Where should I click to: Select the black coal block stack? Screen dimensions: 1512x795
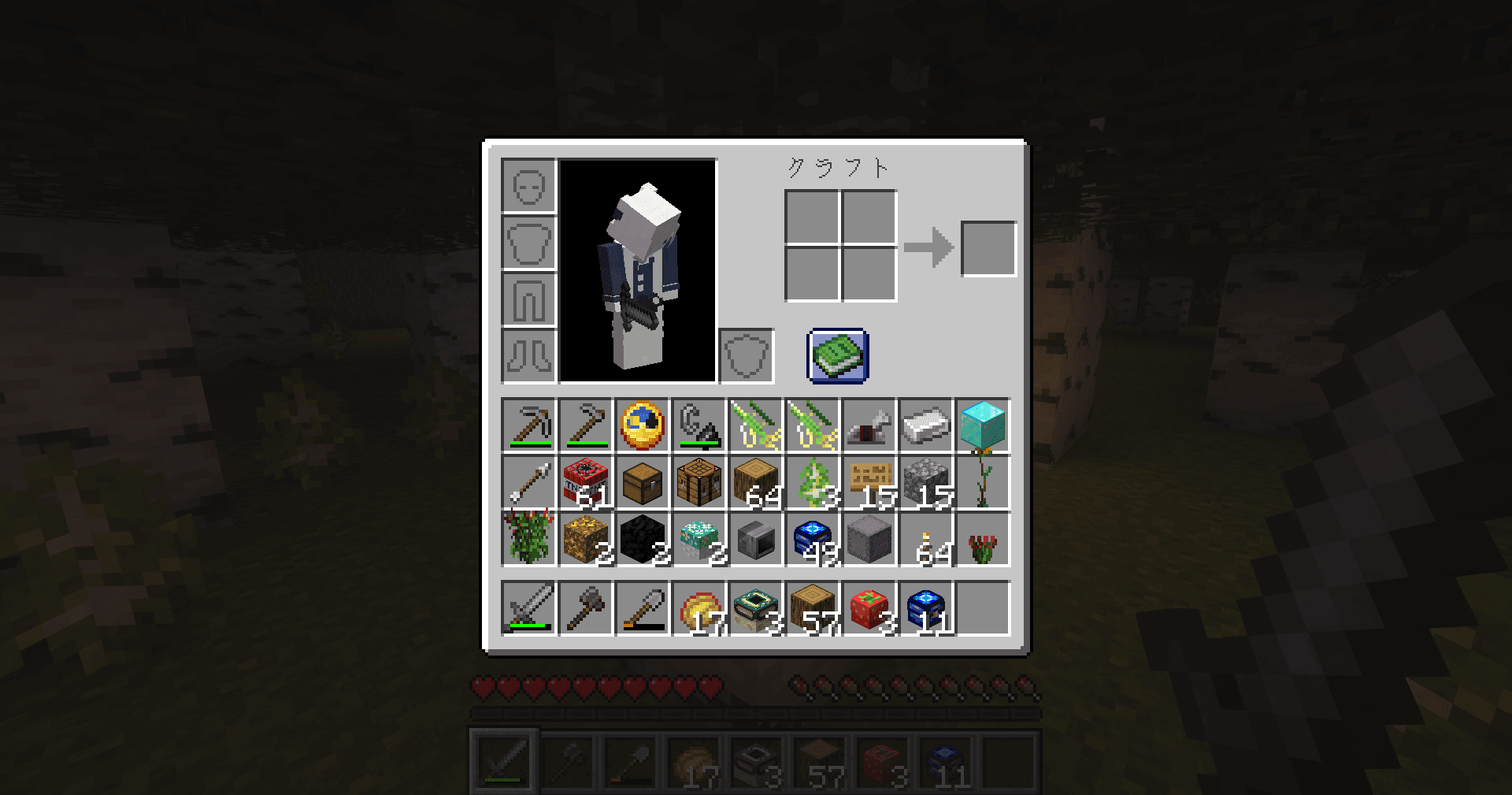642,539
